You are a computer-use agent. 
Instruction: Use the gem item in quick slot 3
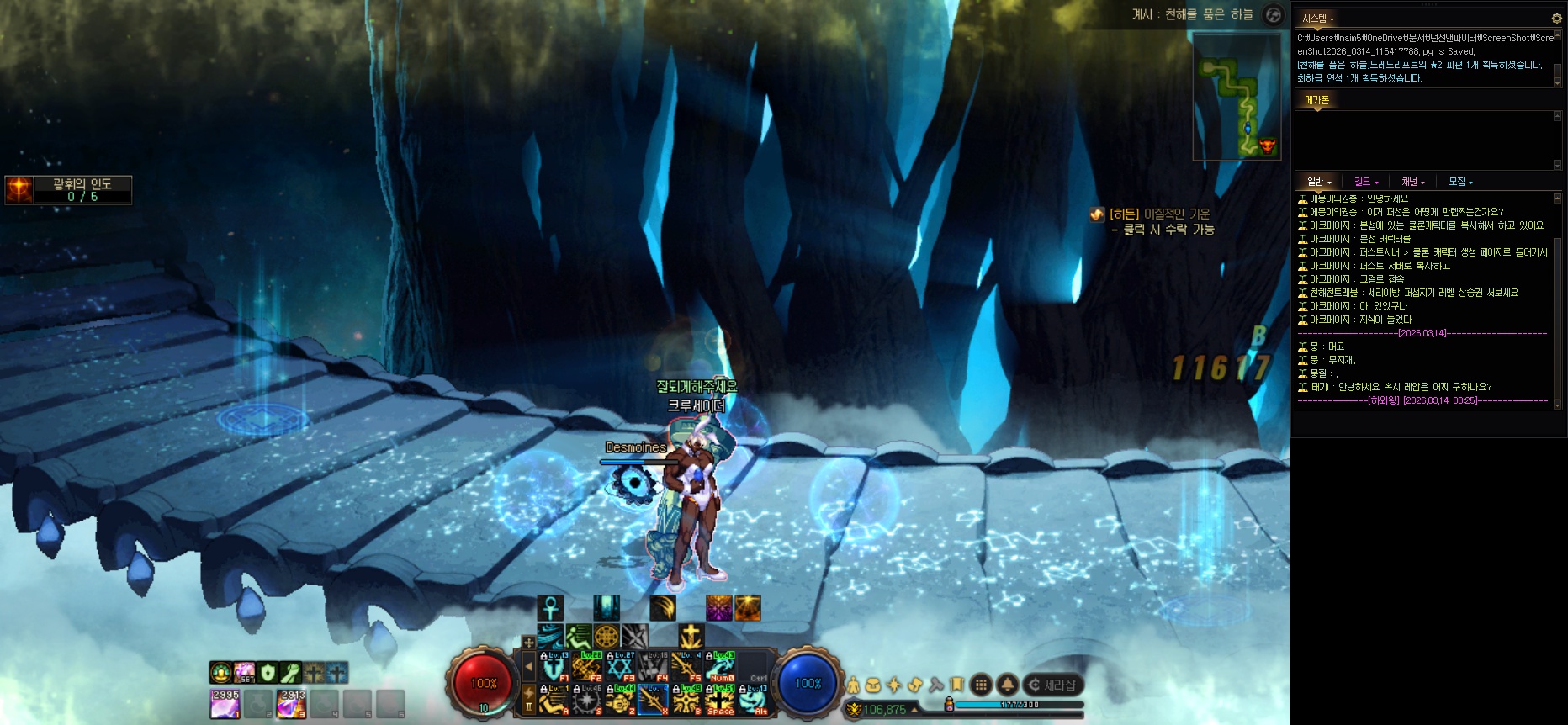coord(292,704)
